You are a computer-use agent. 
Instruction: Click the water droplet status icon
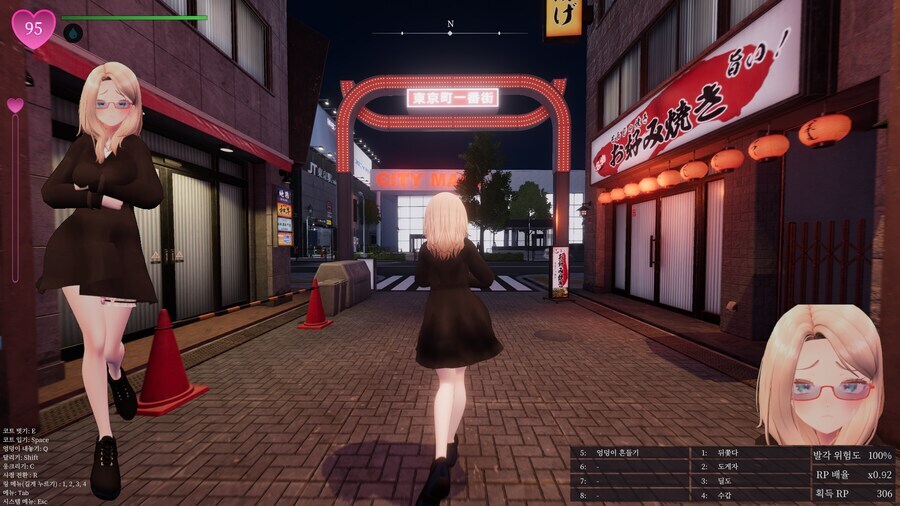tap(73, 33)
